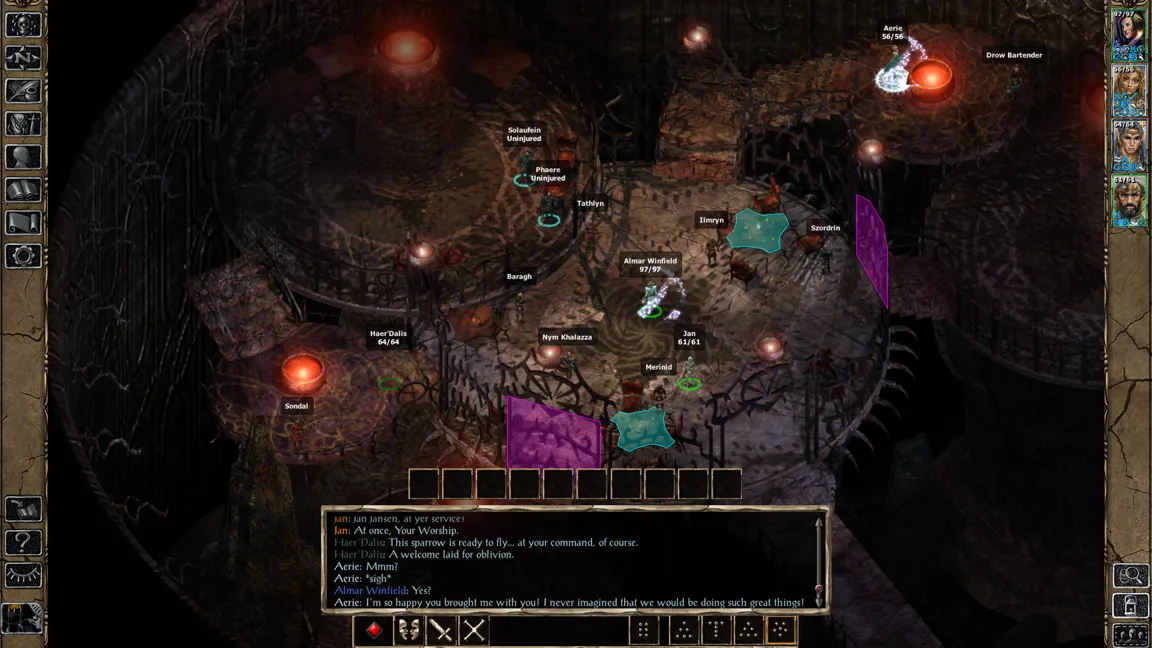Choose the twin masks action button
Image resolution: width=1152 pixels, height=648 pixels.
pyautogui.click(x=408, y=630)
